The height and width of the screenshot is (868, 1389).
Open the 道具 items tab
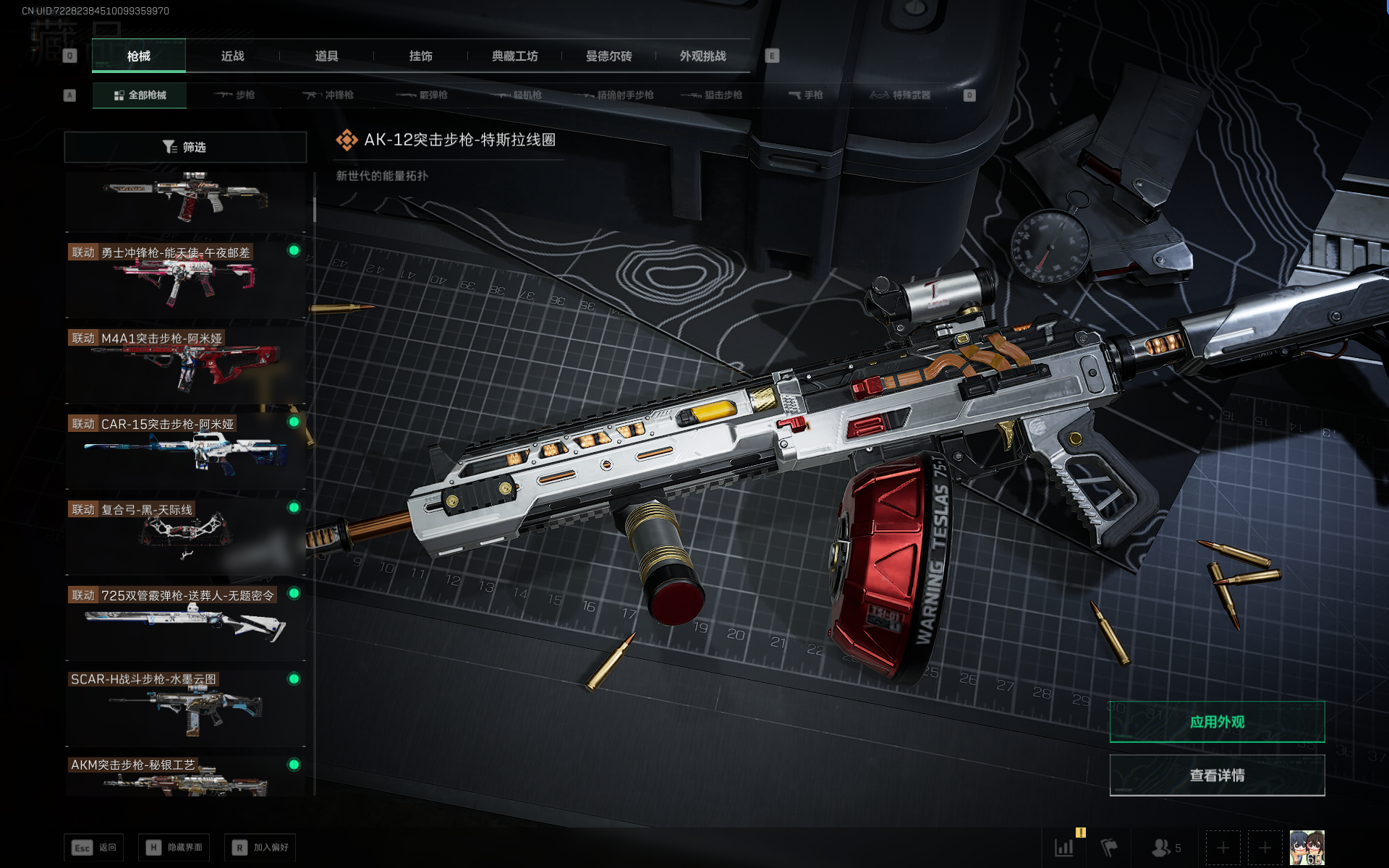click(x=326, y=56)
